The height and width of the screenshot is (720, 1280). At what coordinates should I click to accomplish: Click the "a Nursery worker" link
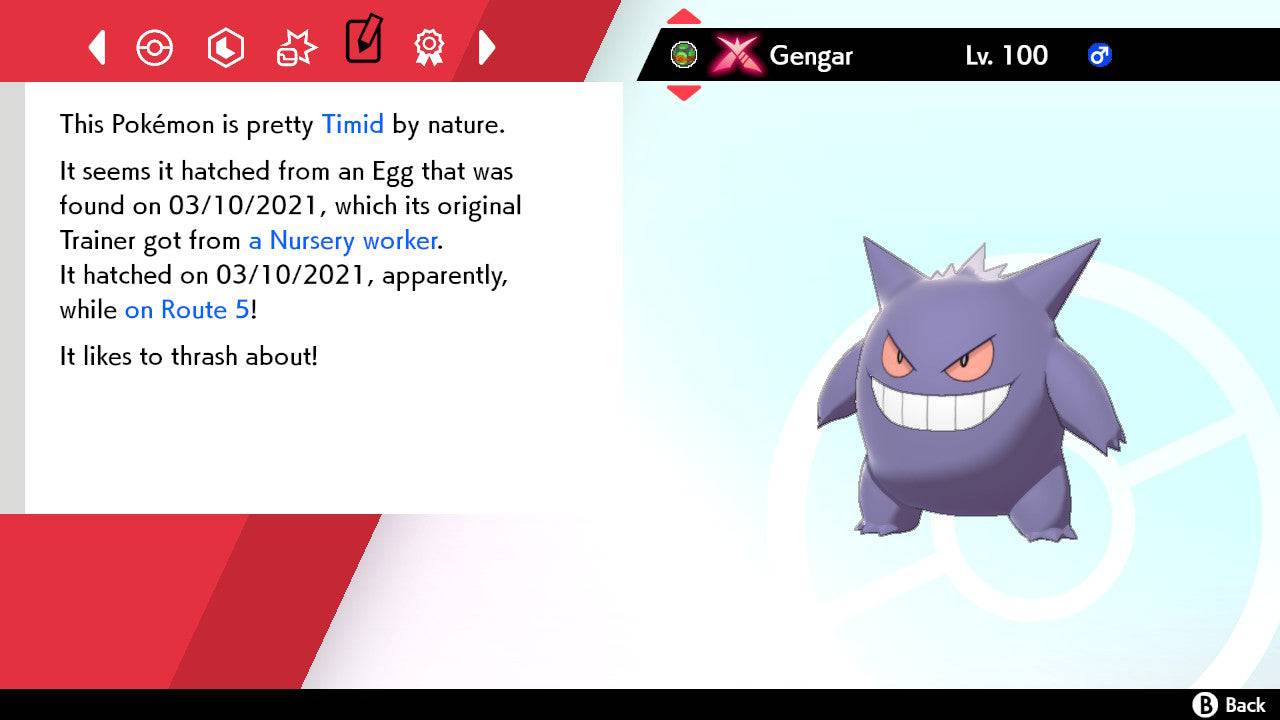point(341,241)
